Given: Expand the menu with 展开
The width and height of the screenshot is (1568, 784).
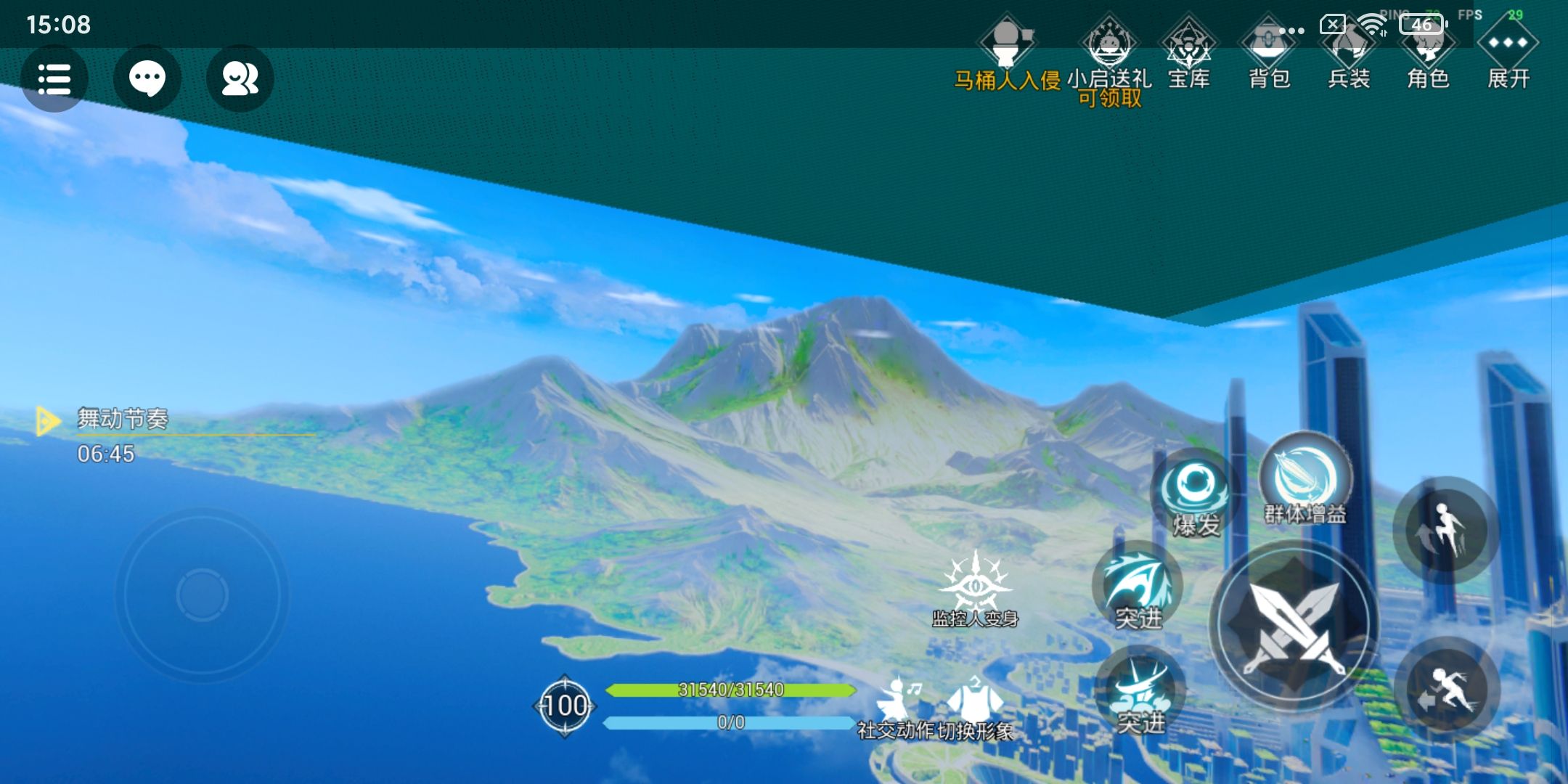Looking at the screenshot, I should tap(1508, 54).
